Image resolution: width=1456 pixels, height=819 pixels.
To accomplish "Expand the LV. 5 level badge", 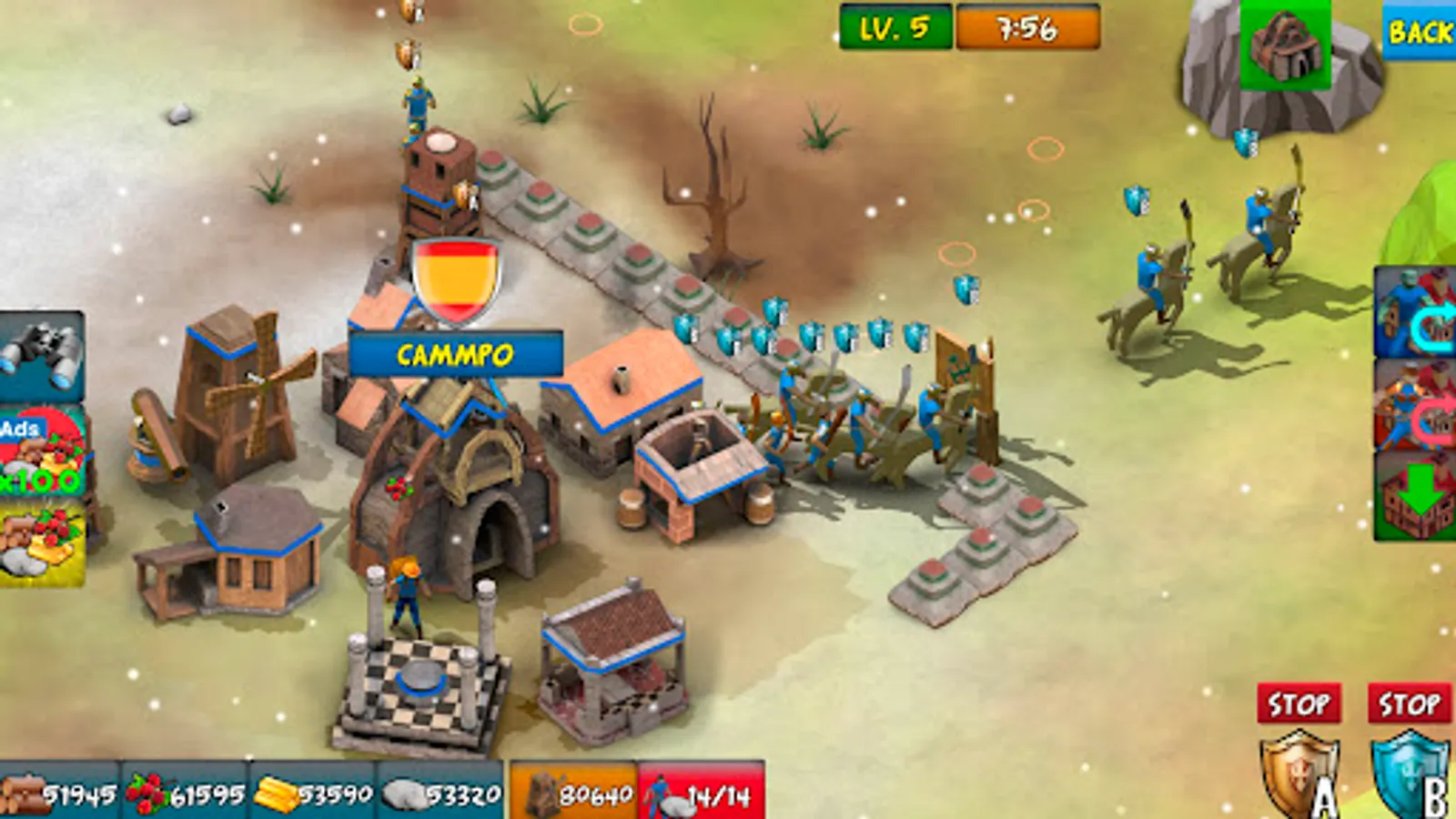I will coord(895,25).
